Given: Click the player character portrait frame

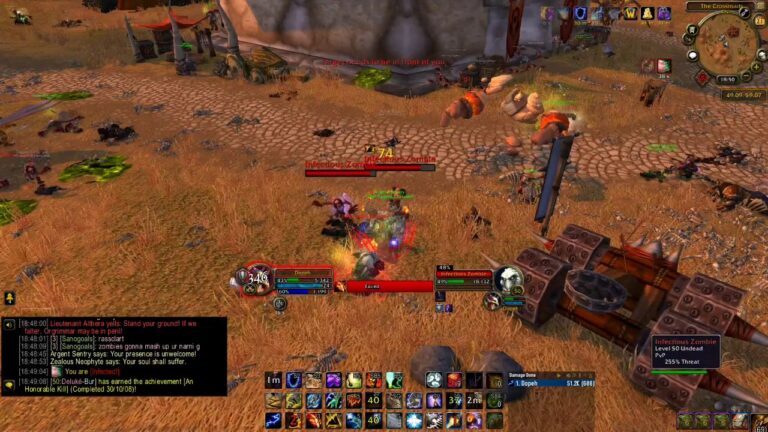Looking at the screenshot, I should tap(257, 278).
